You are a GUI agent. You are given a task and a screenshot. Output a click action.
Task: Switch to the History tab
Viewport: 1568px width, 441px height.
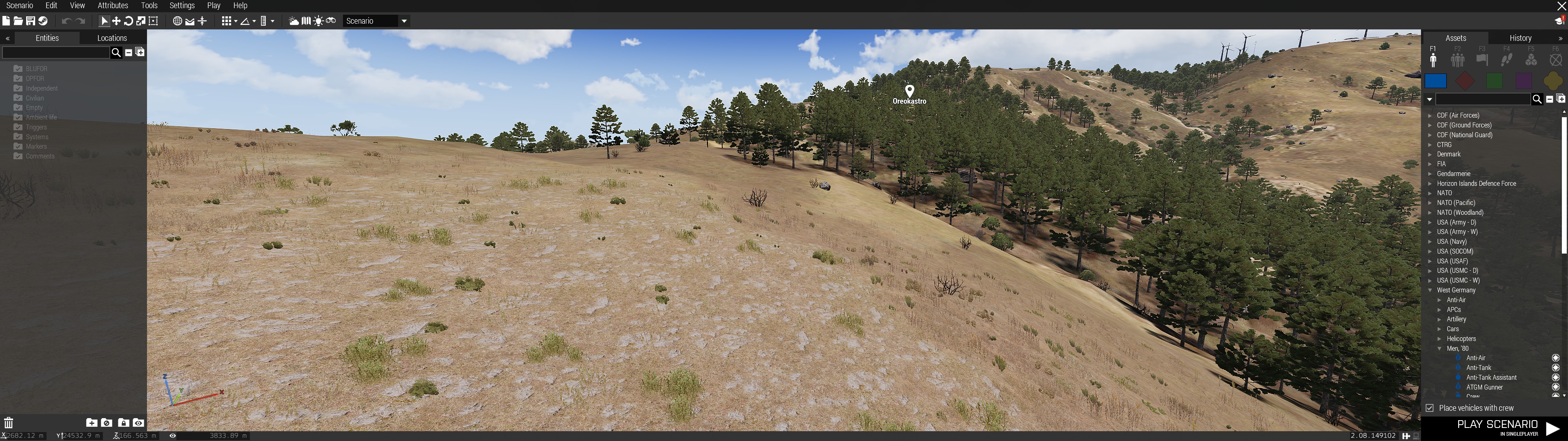click(x=1520, y=38)
